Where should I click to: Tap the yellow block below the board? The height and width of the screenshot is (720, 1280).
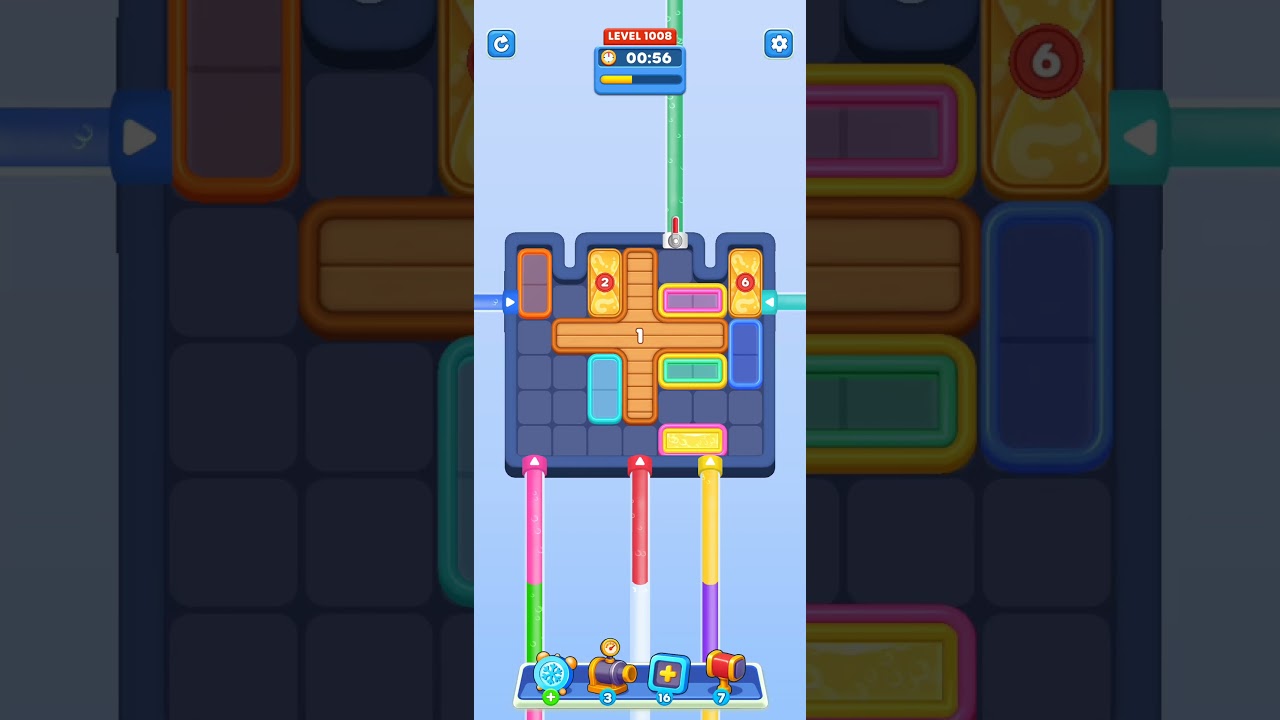click(695, 437)
